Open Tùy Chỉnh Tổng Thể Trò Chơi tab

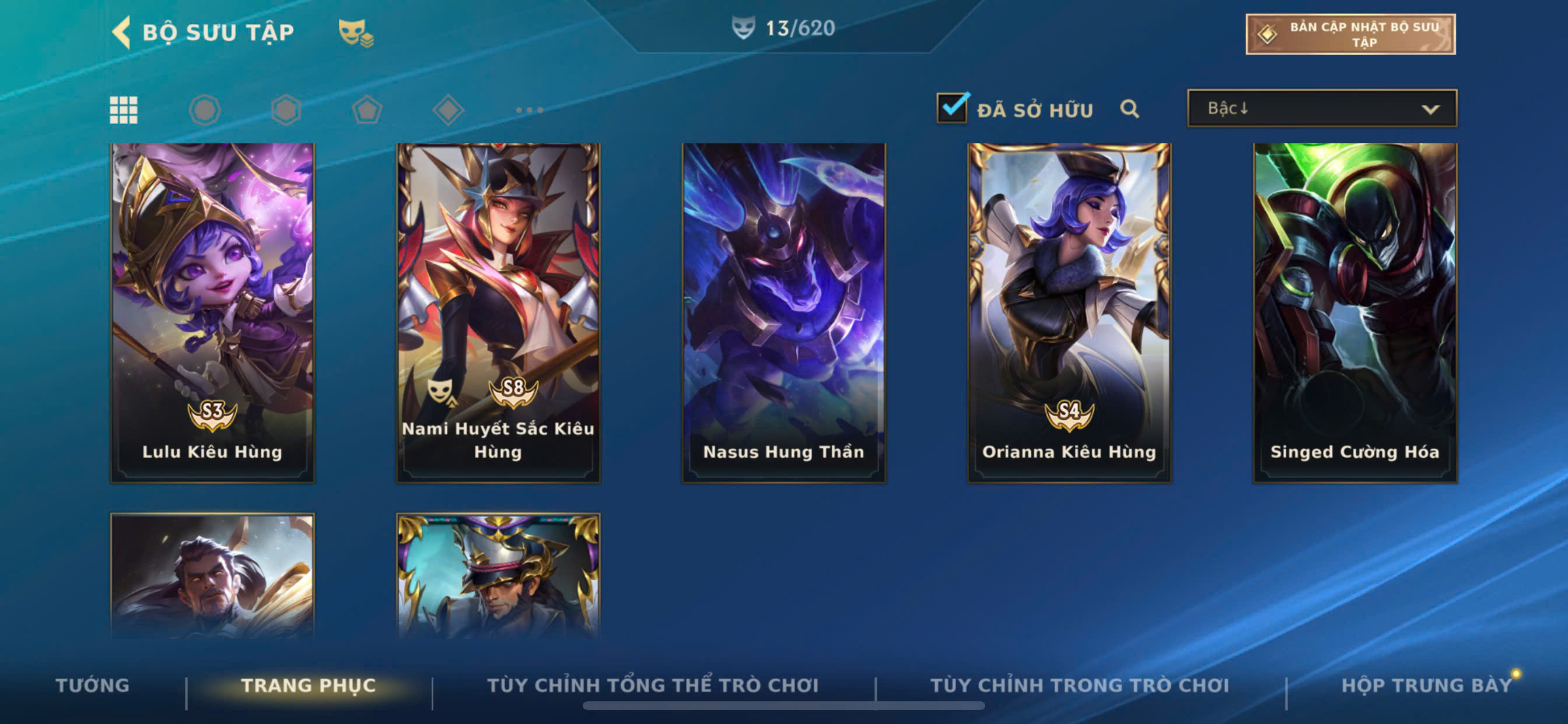[653, 685]
